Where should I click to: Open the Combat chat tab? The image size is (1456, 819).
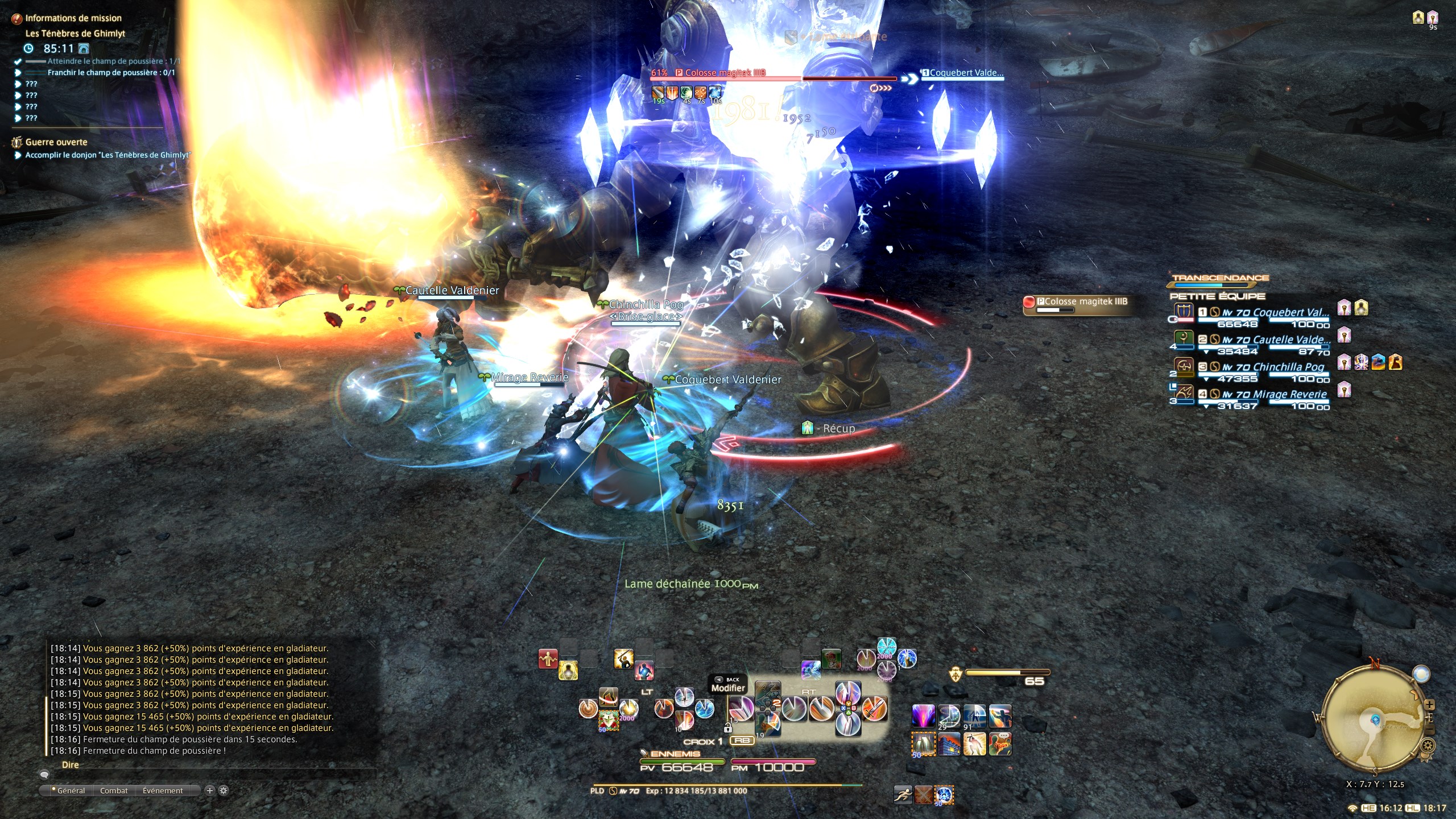tap(114, 791)
